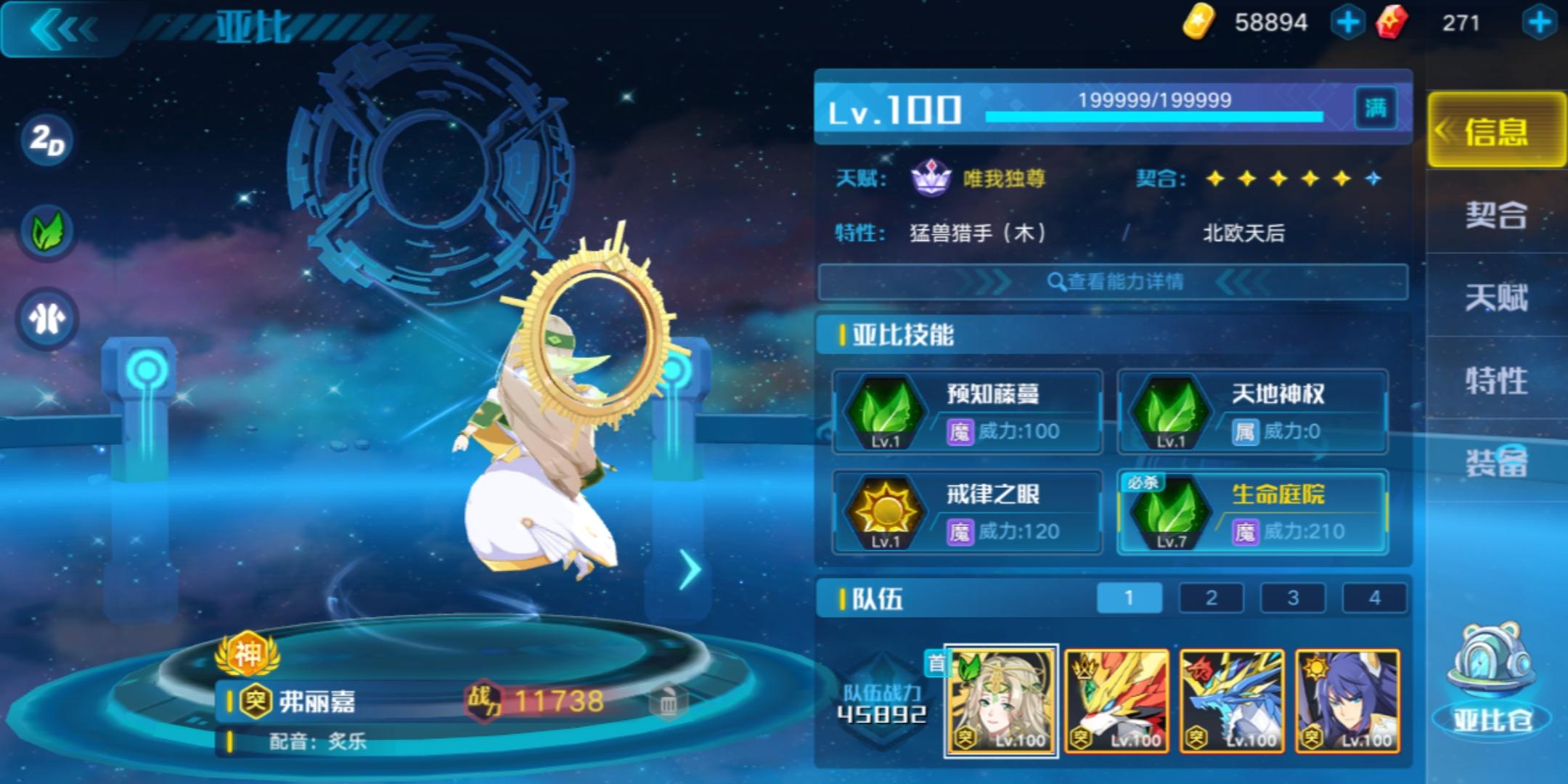The image size is (1568, 784).
Task: Open the 天赋 tab
Action: pyautogui.click(x=1495, y=298)
